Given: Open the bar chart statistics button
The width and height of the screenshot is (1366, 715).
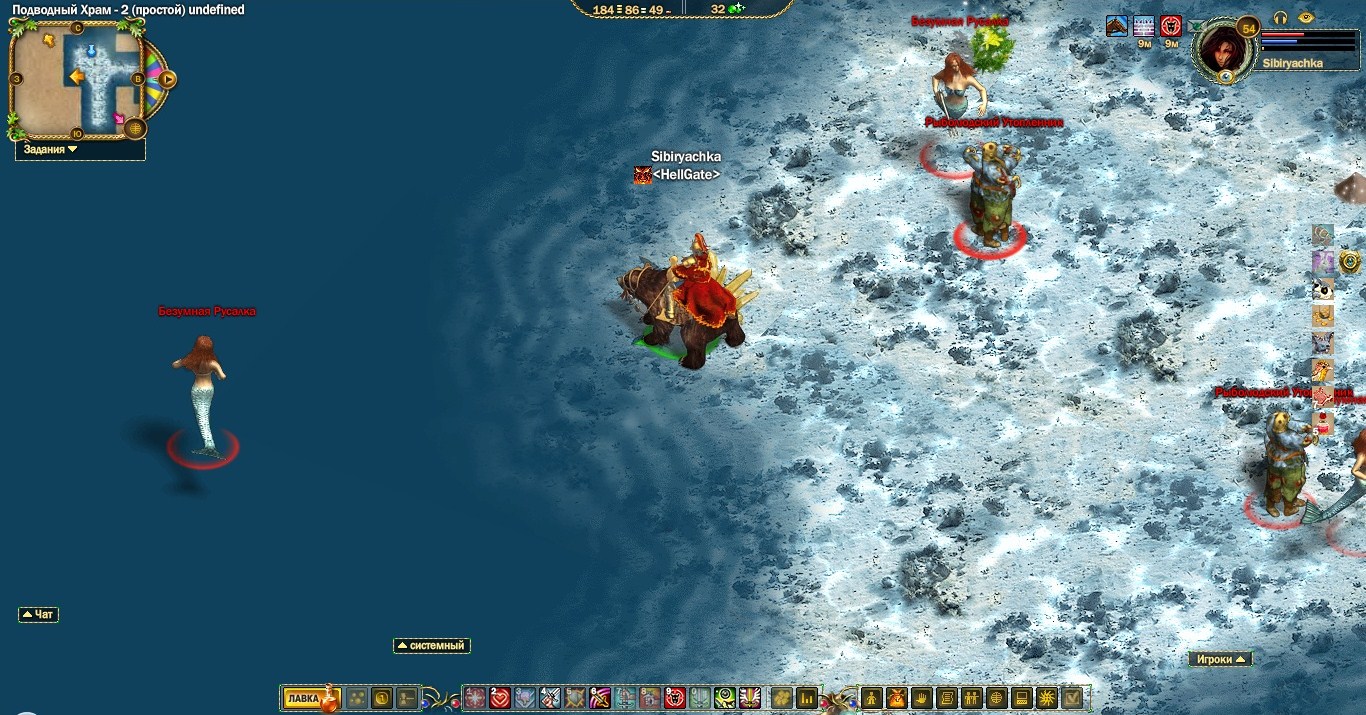Looking at the screenshot, I should 807,698.
